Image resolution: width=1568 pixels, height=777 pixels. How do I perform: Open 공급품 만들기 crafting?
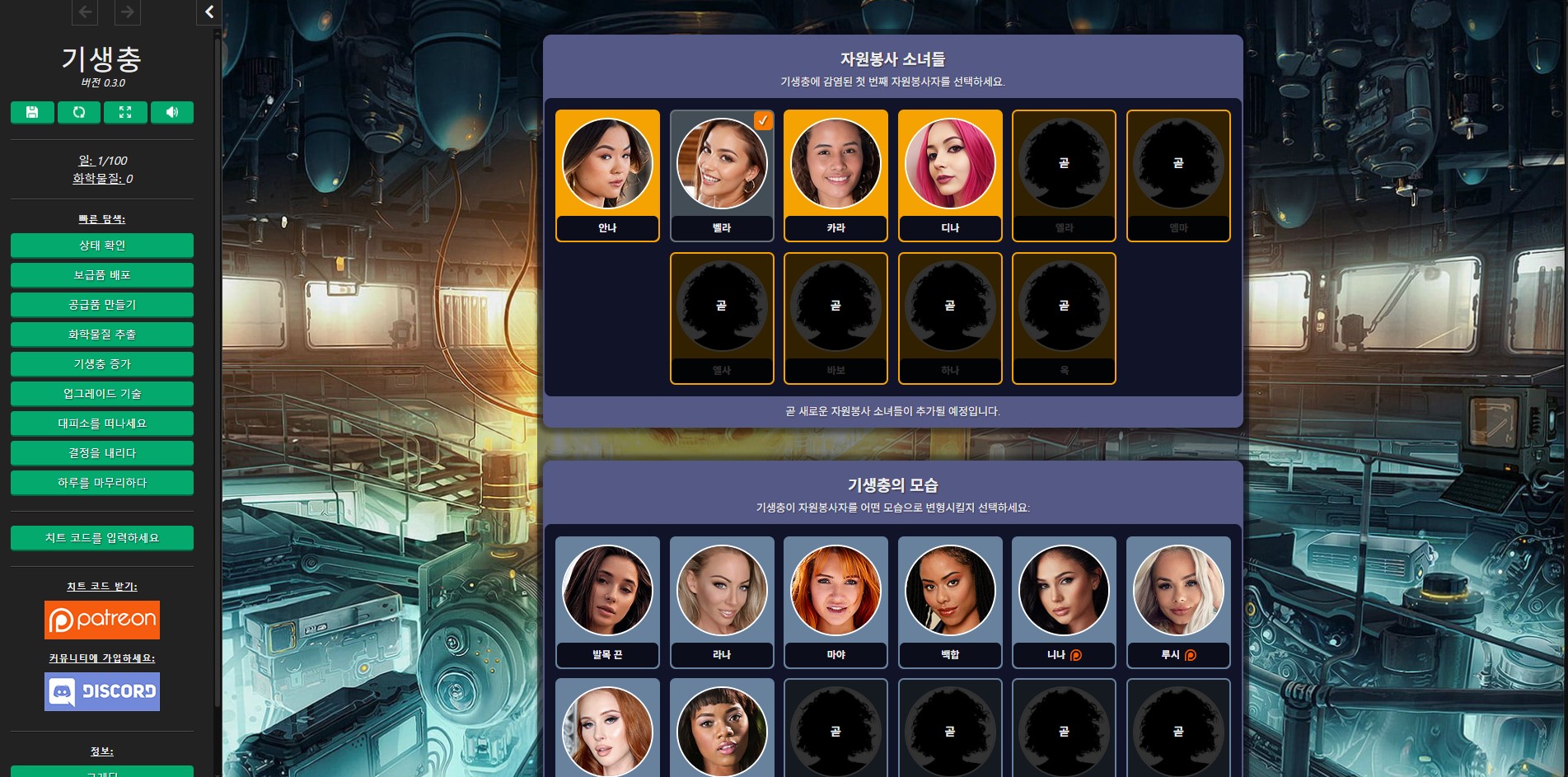pyautogui.click(x=102, y=305)
